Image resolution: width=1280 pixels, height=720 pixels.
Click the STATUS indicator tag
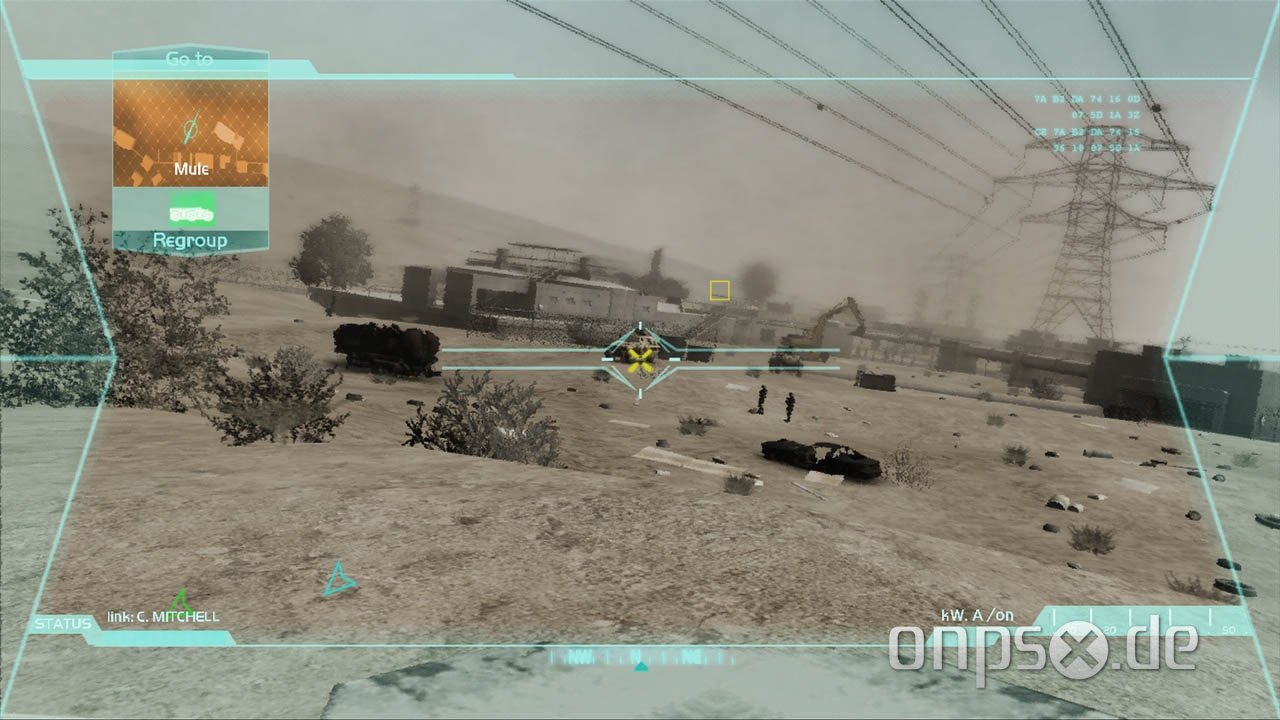pos(62,621)
